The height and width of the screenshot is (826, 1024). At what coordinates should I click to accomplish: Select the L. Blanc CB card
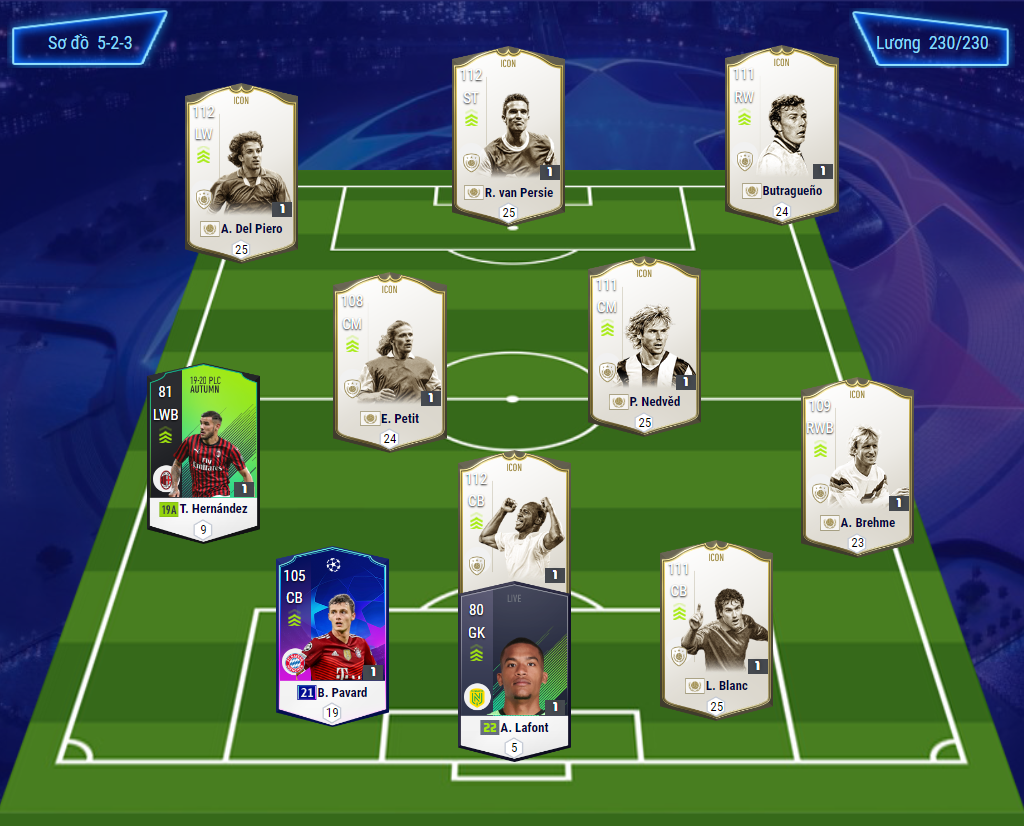(x=716, y=627)
